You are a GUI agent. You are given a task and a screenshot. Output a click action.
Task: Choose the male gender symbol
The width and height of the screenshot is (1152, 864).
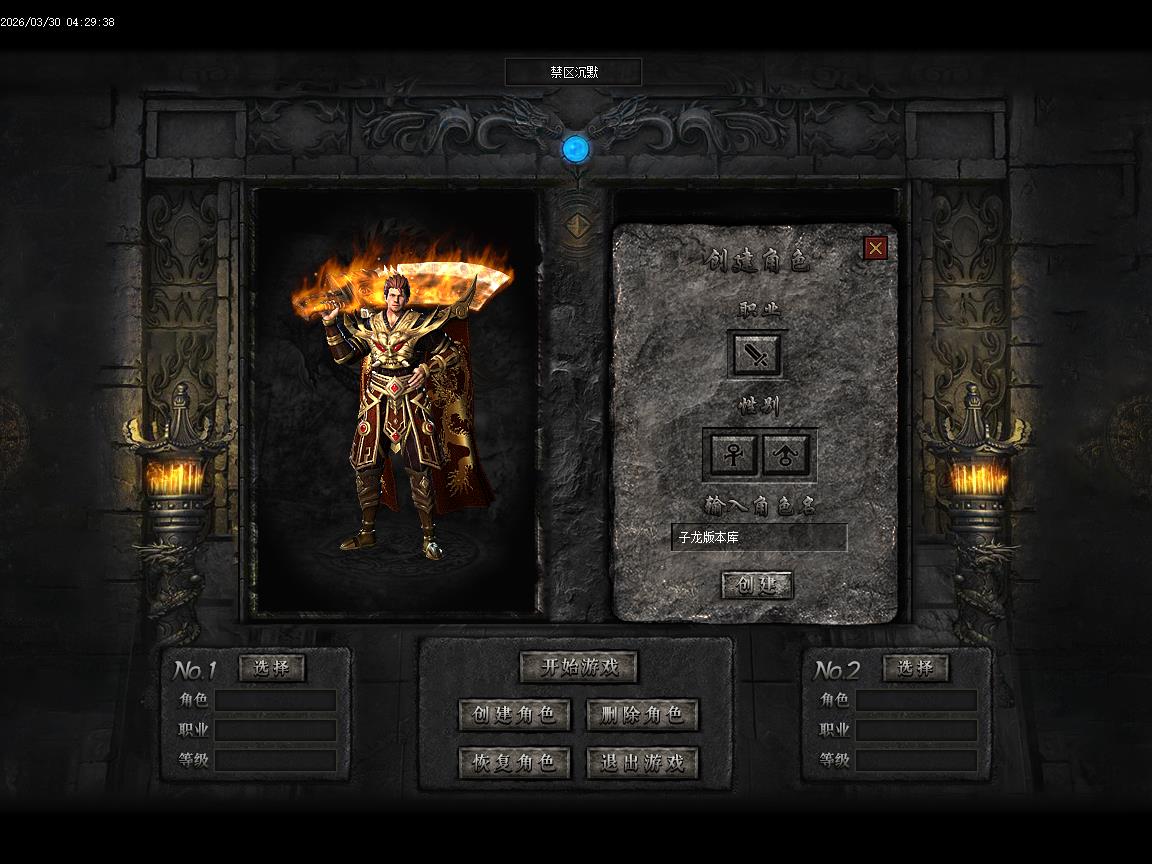coord(787,455)
